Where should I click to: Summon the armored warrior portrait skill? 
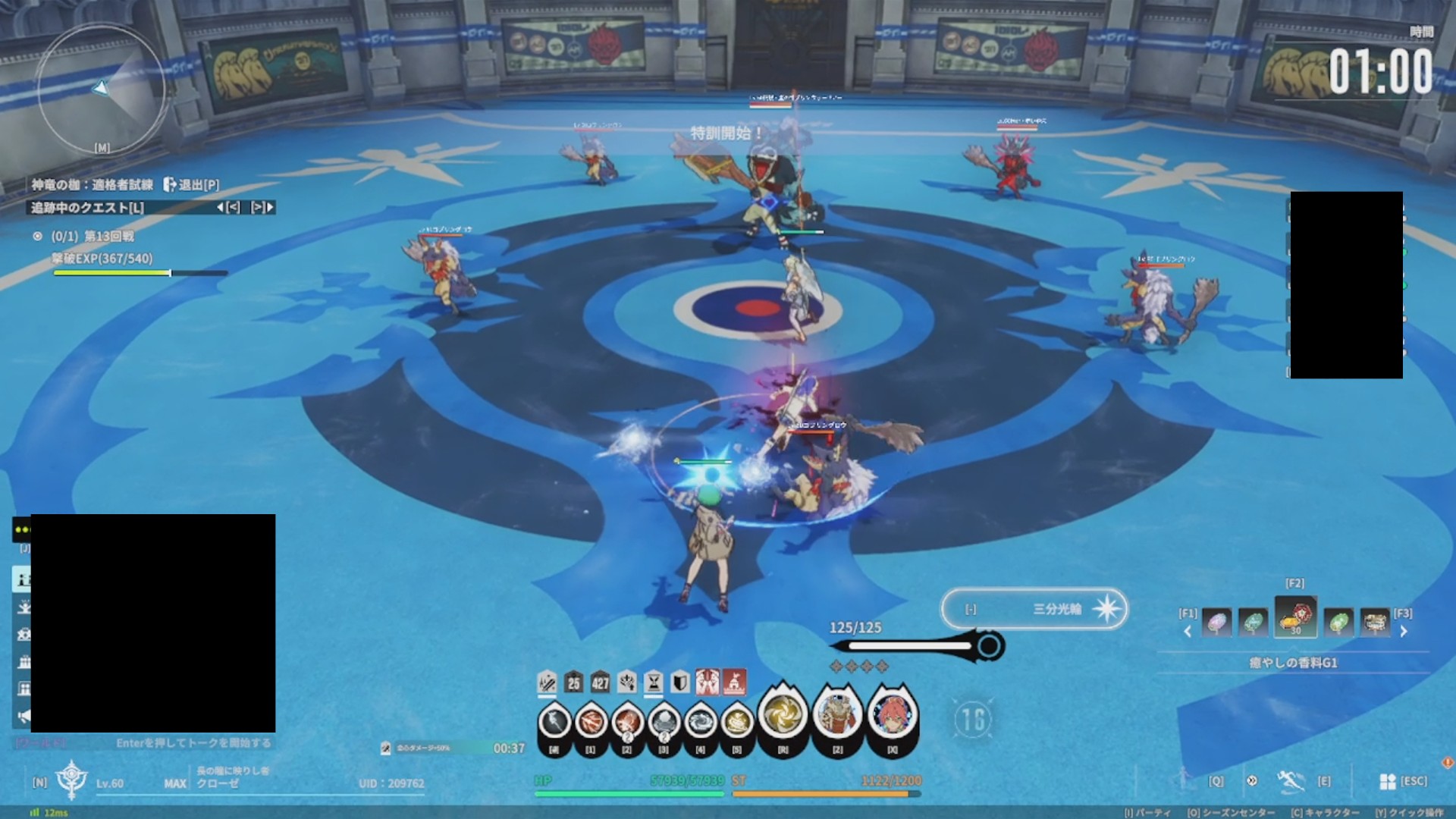837,714
